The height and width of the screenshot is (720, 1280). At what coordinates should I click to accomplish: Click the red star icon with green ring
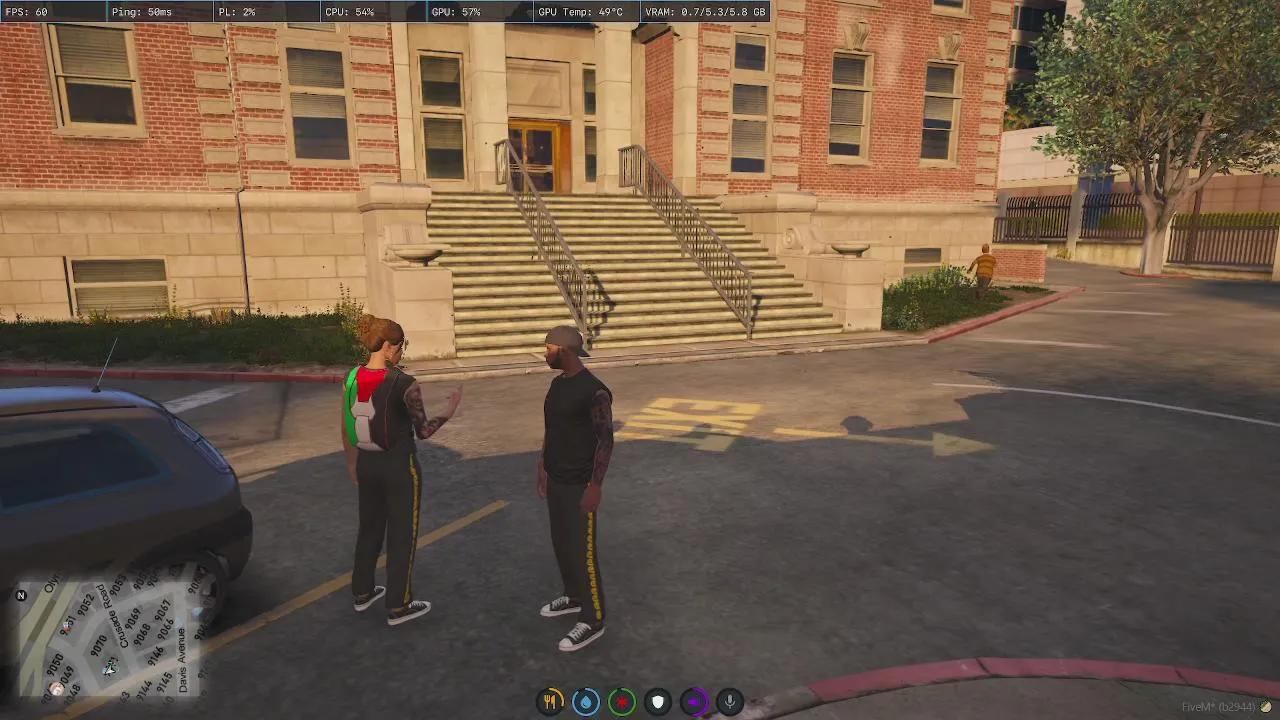pos(622,702)
